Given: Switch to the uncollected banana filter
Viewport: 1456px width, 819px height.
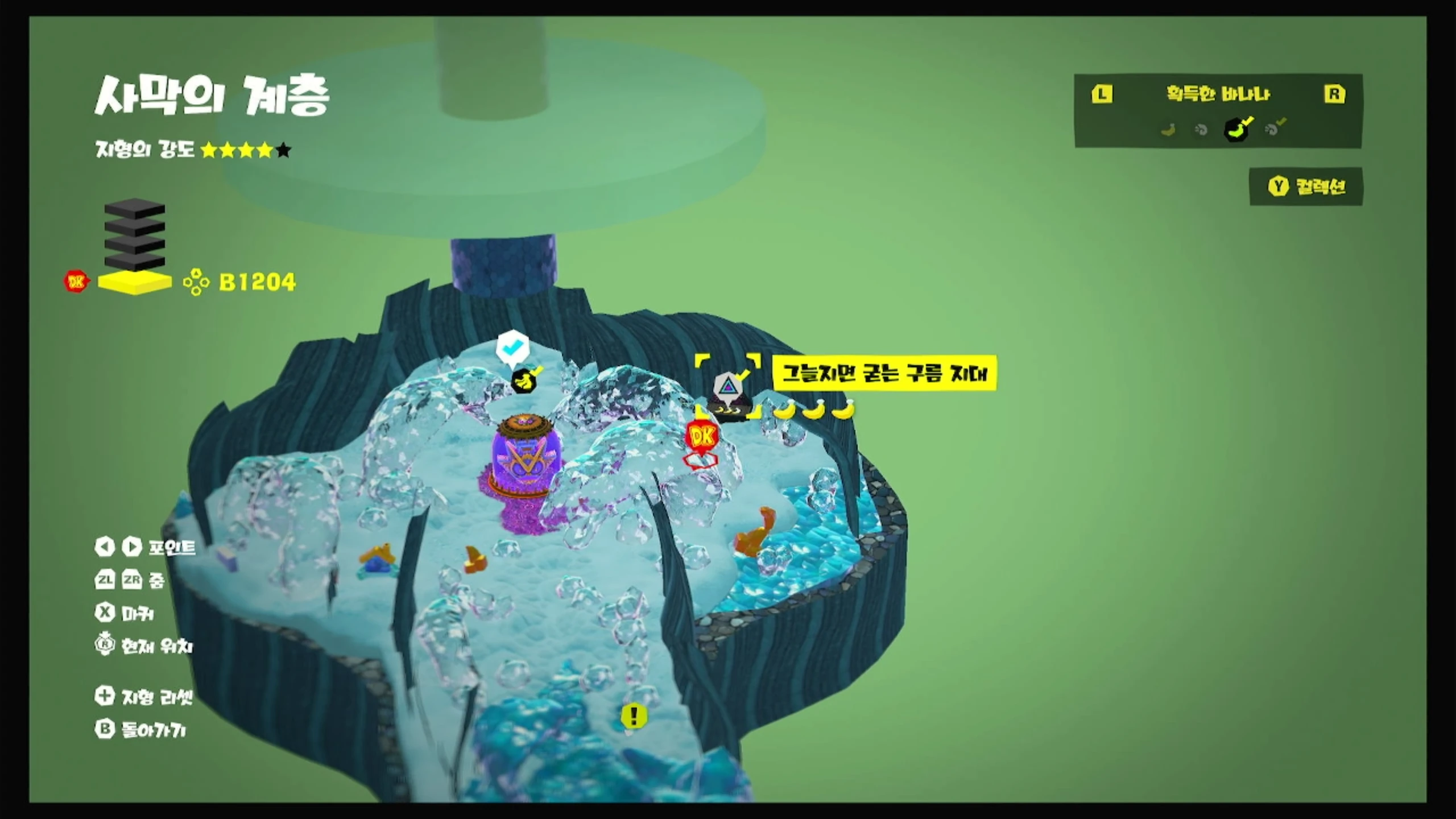Looking at the screenshot, I should 1168,130.
